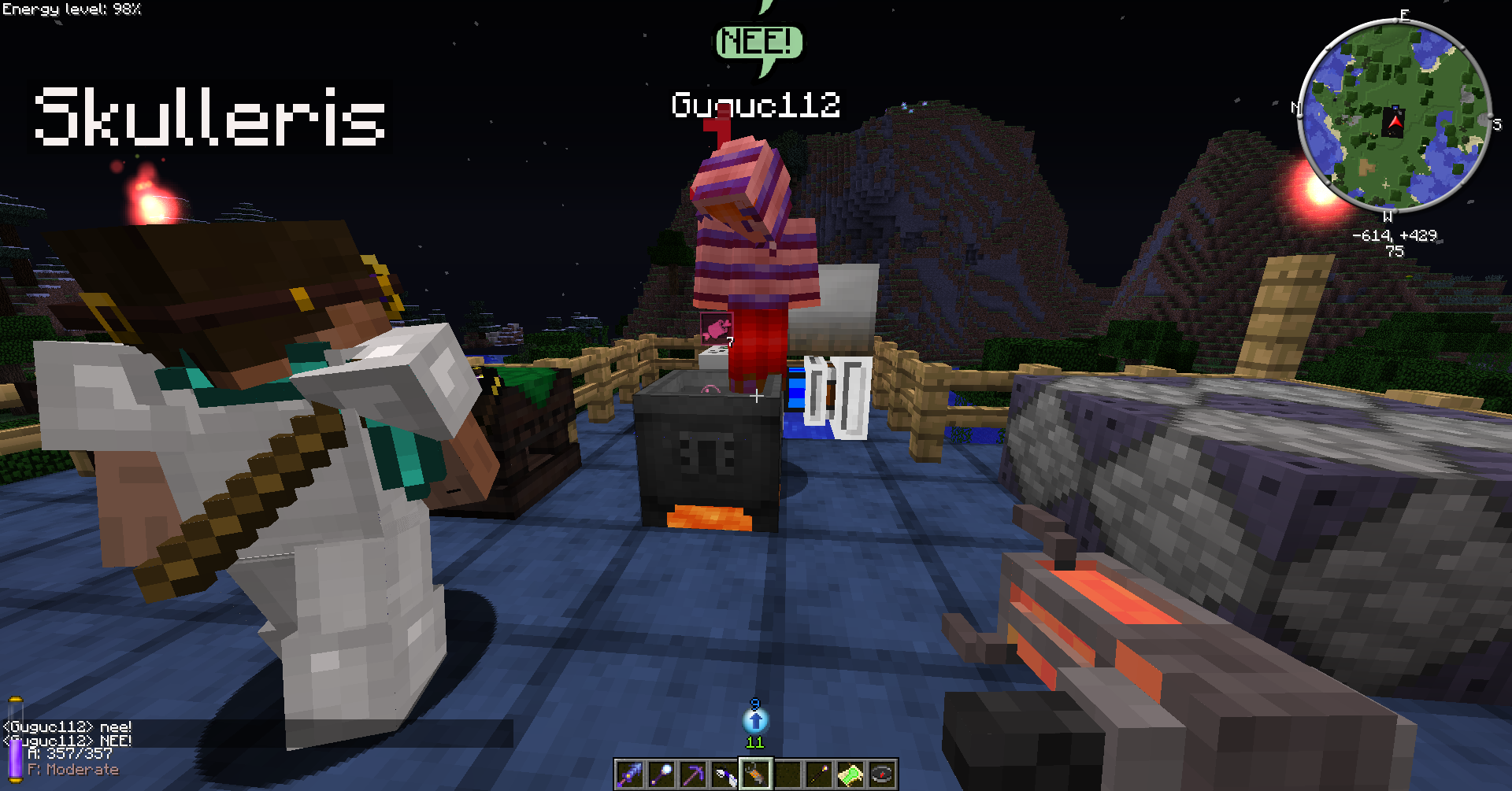Viewport: 1512px width, 791px height.
Task: Select the purple crystal sword hotbar slot
Action: [630, 775]
